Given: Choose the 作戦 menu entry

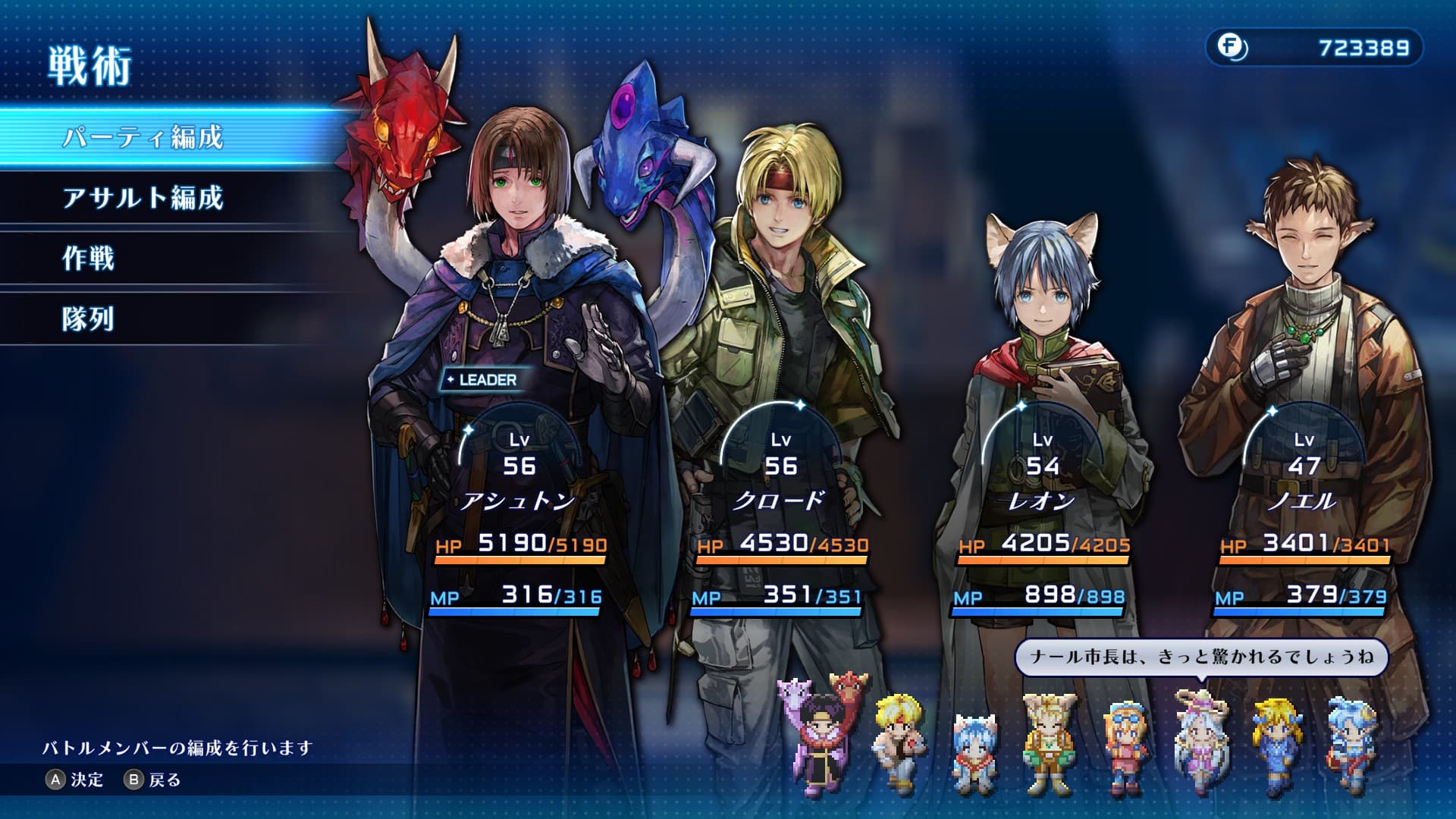Looking at the screenshot, I should tap(89, 259).
